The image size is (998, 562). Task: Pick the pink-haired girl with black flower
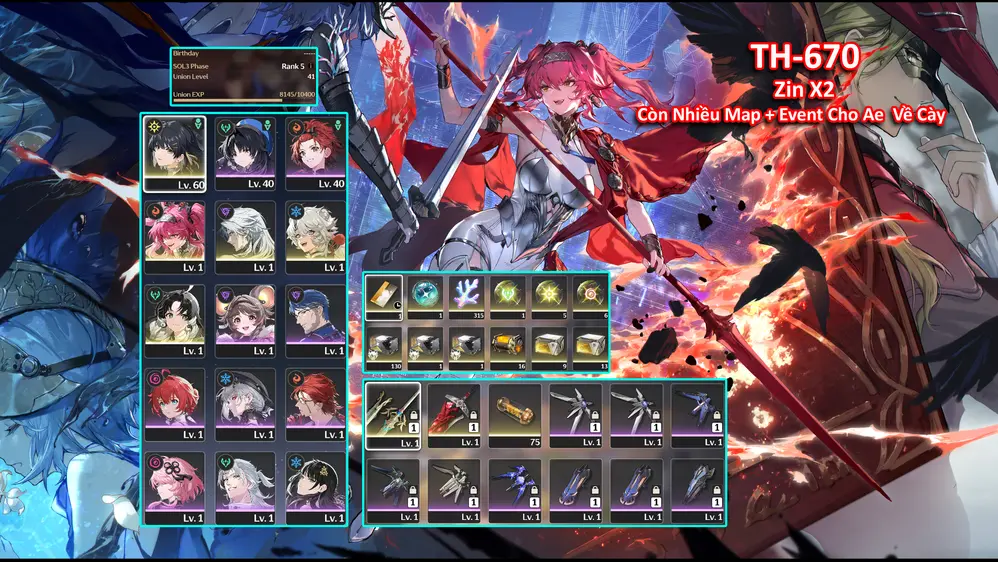175,487
